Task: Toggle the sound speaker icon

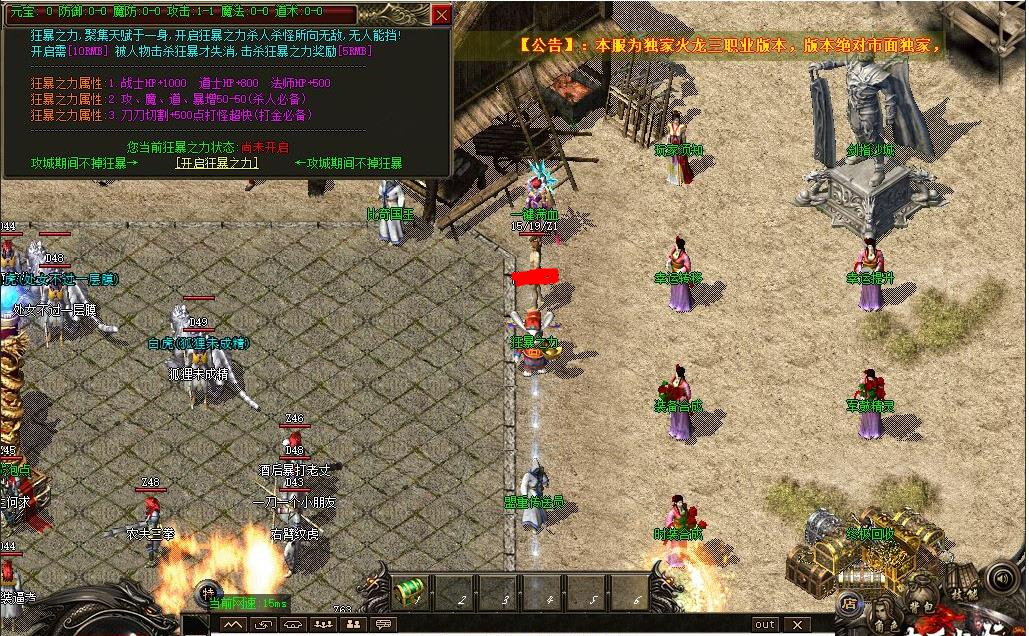Action: pyautogui.click(x=1001, y=577)
